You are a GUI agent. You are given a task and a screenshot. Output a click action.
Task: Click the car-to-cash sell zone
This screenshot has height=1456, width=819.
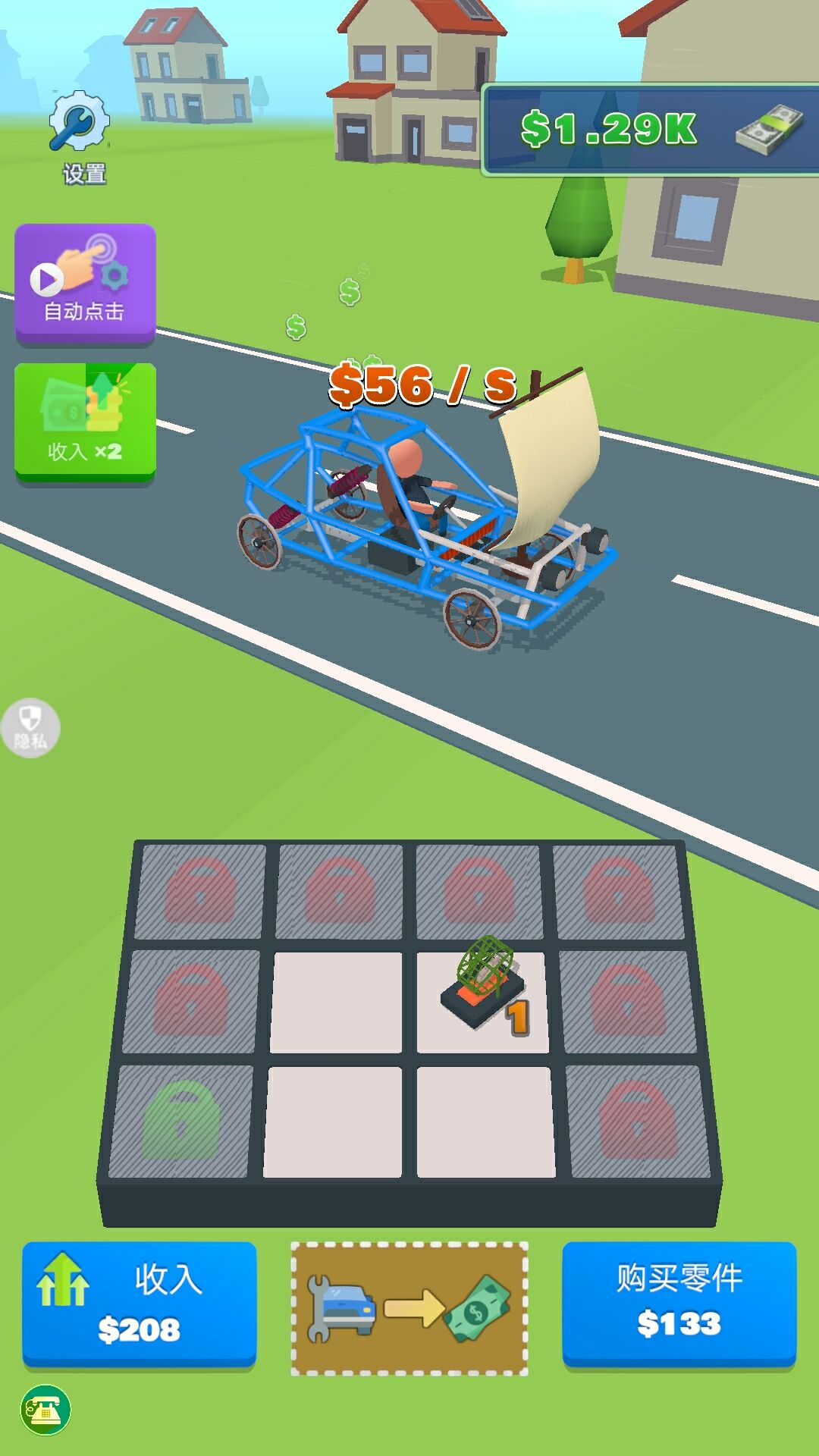click(409, 1308)
